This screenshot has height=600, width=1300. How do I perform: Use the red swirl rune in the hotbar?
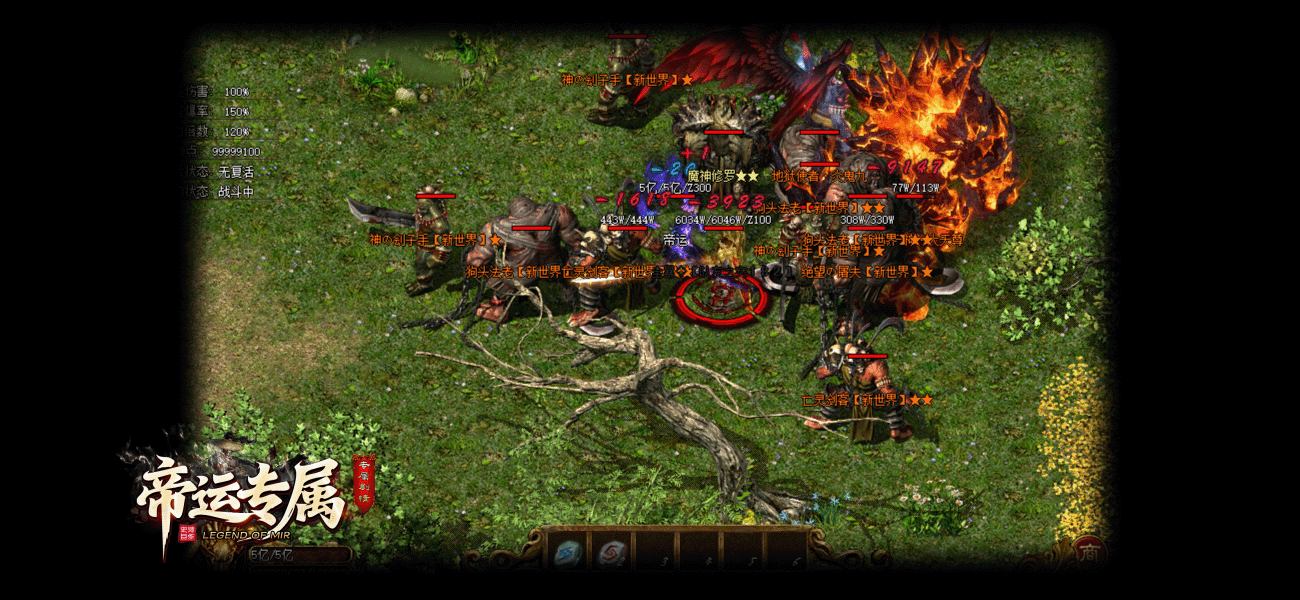610,551
